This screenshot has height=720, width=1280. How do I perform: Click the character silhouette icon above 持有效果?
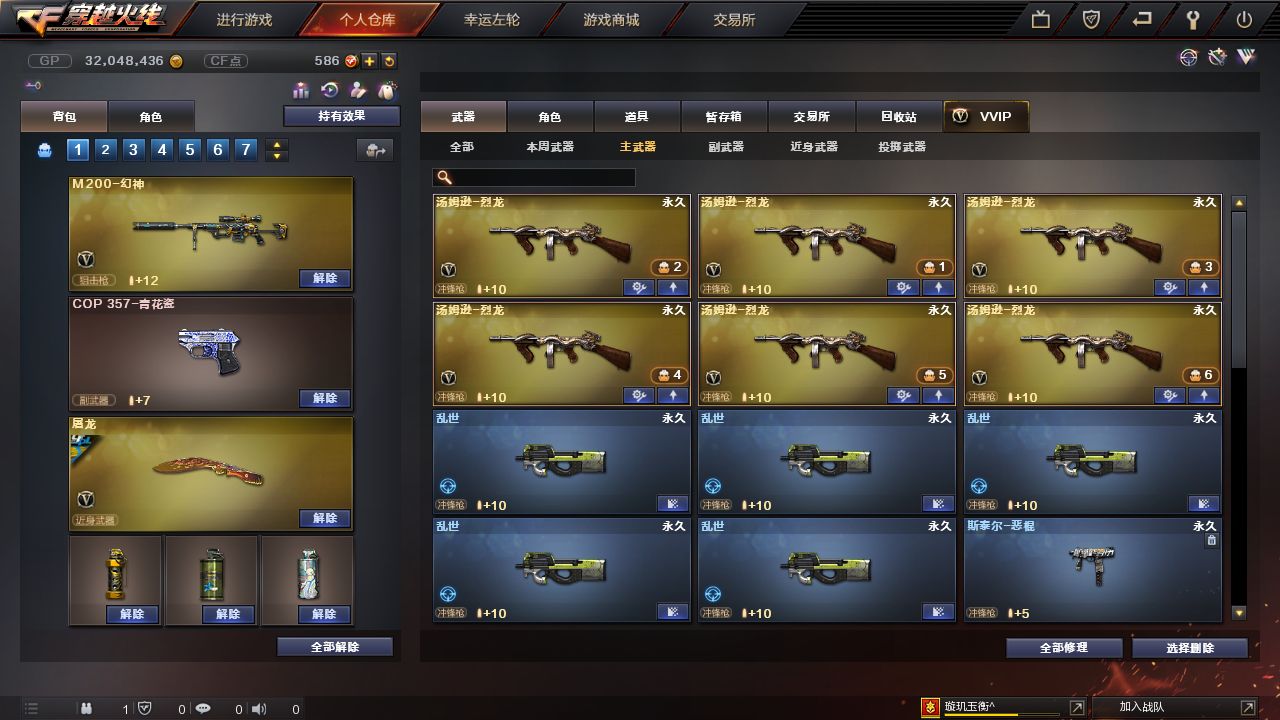click(357, 89)
